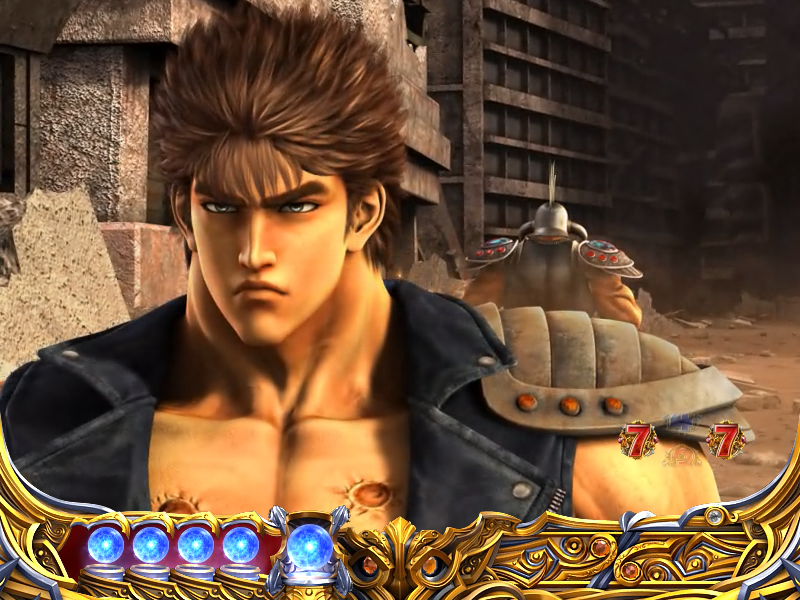Screen dimensions: 800x600
Task: Select the large winged blue orb
Action: pyautogui.click(x=308, y=546)
